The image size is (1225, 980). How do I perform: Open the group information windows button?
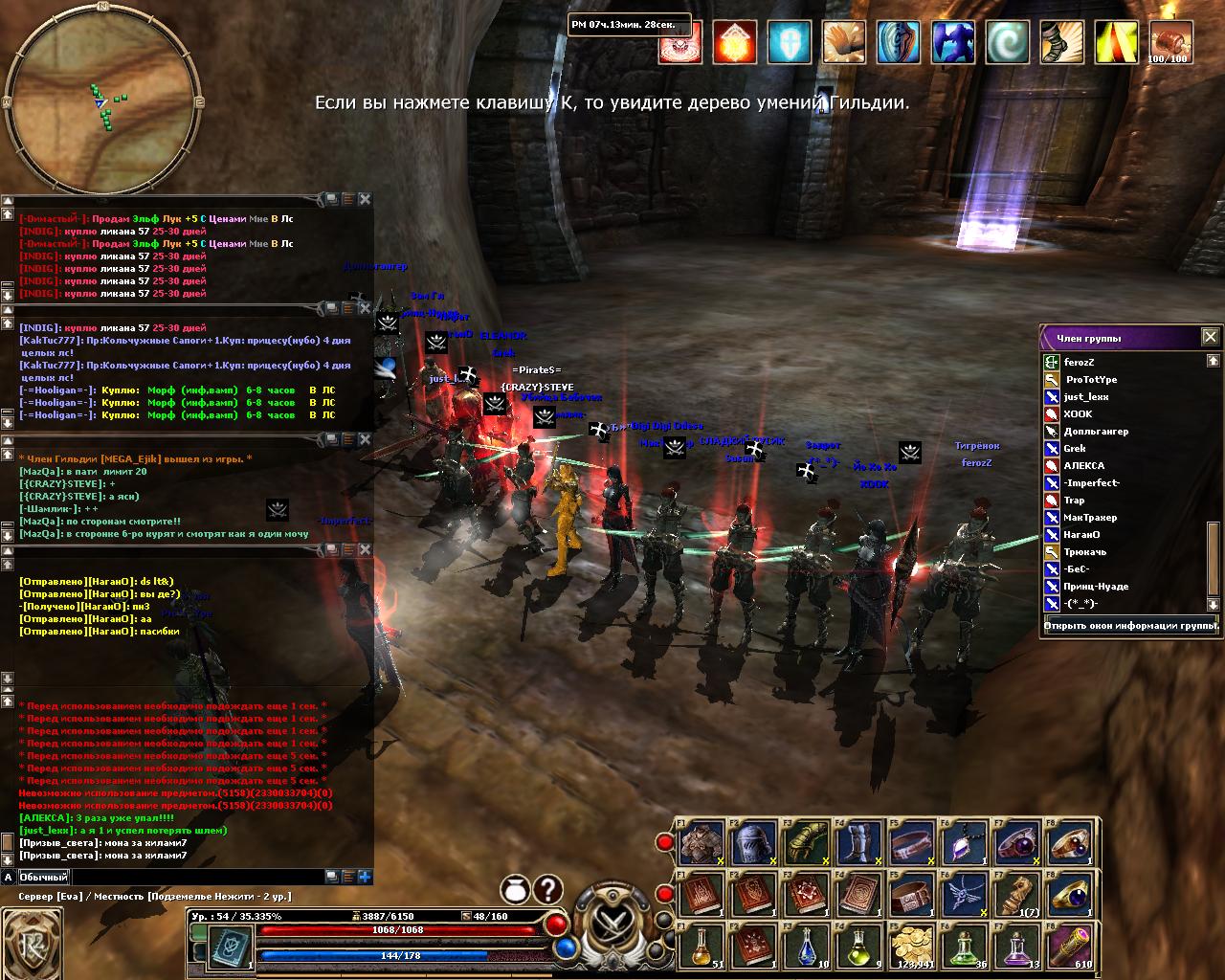click(x=1129, y=627)
